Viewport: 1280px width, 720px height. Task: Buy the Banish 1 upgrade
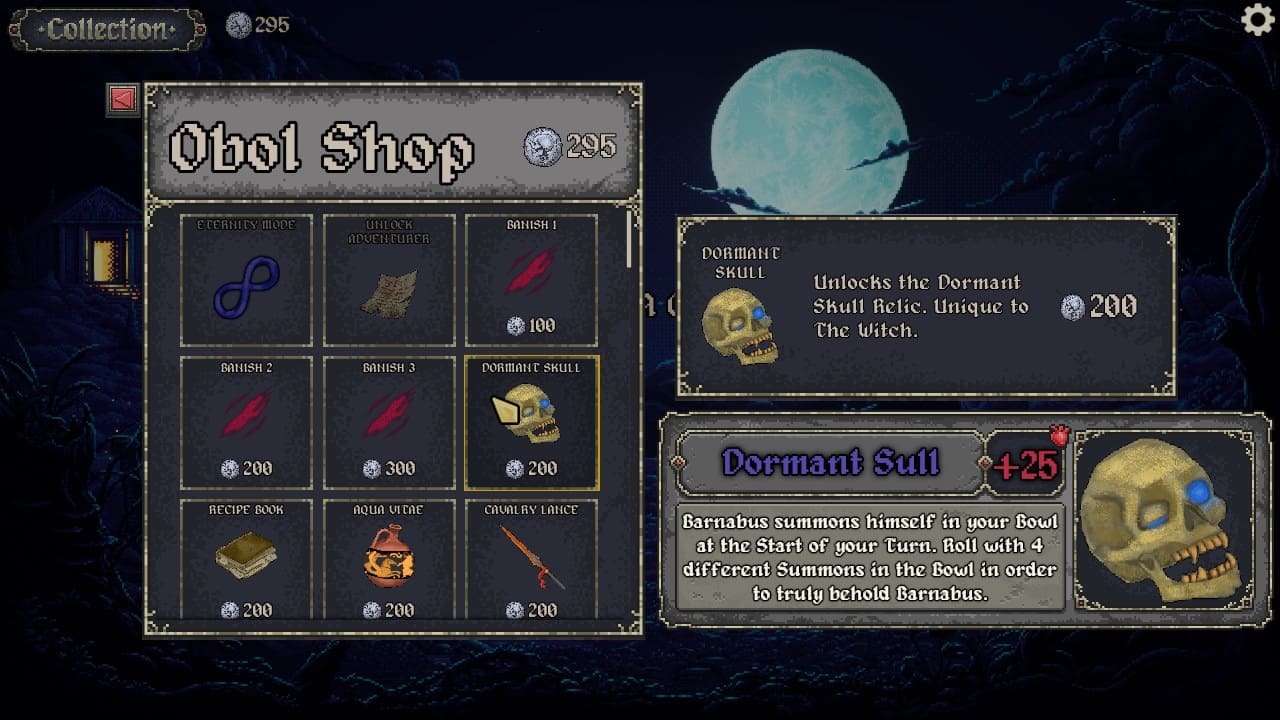(531, 280)
